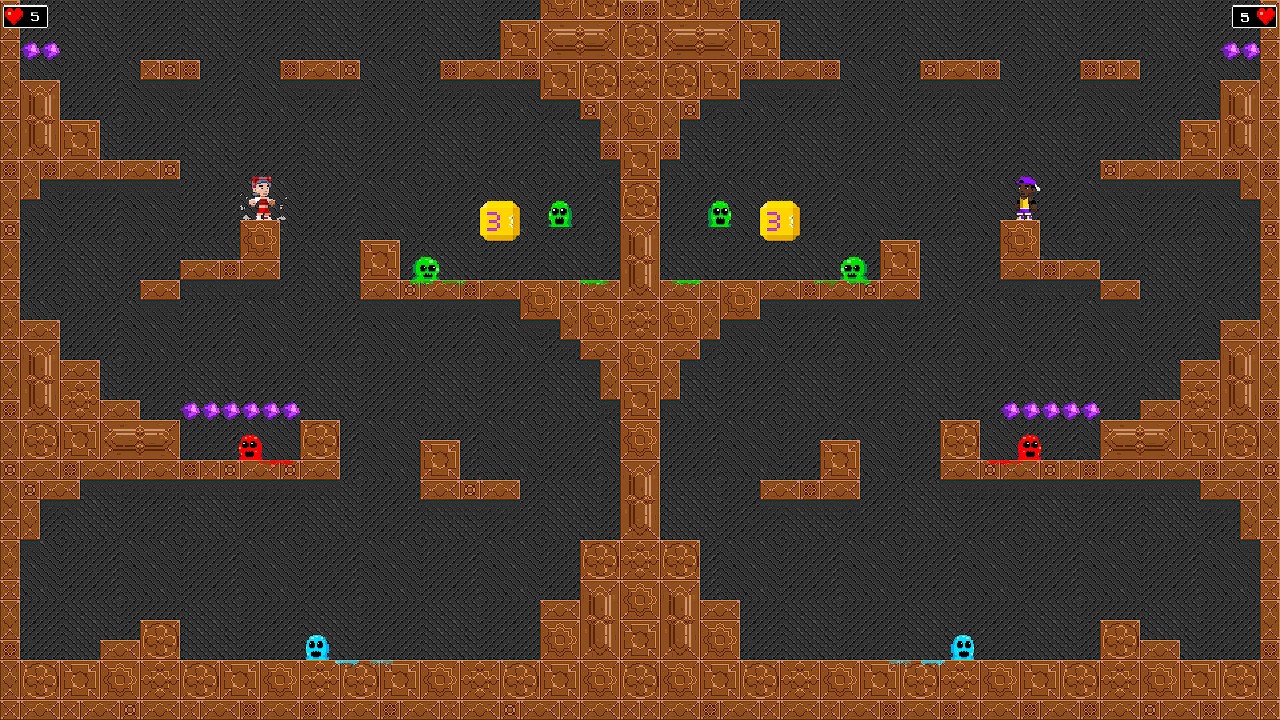Click the blue ghost near the bottom right
Screen dimensions: 1280x720
click(961, 645)
